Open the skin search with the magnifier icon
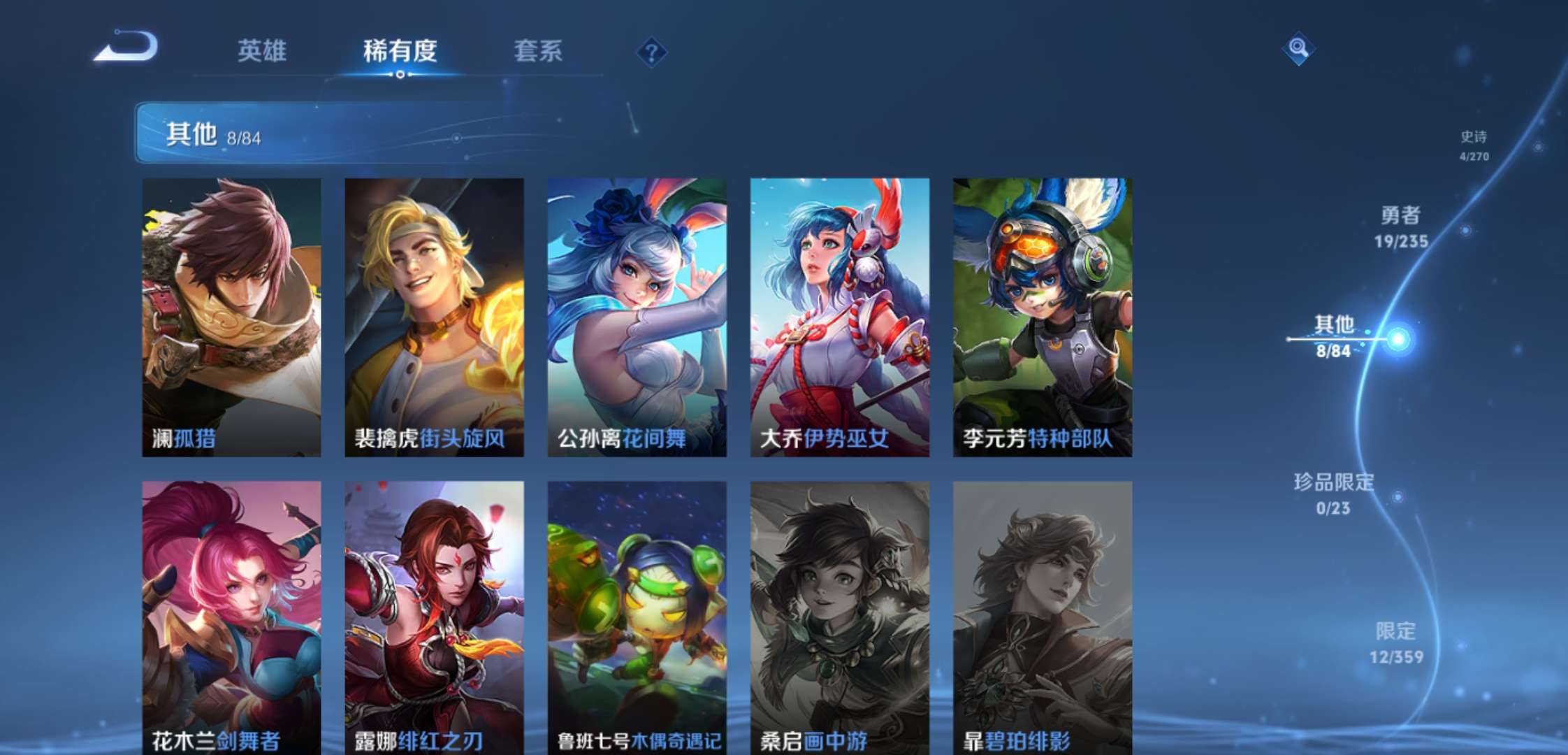 point(1300,48)
